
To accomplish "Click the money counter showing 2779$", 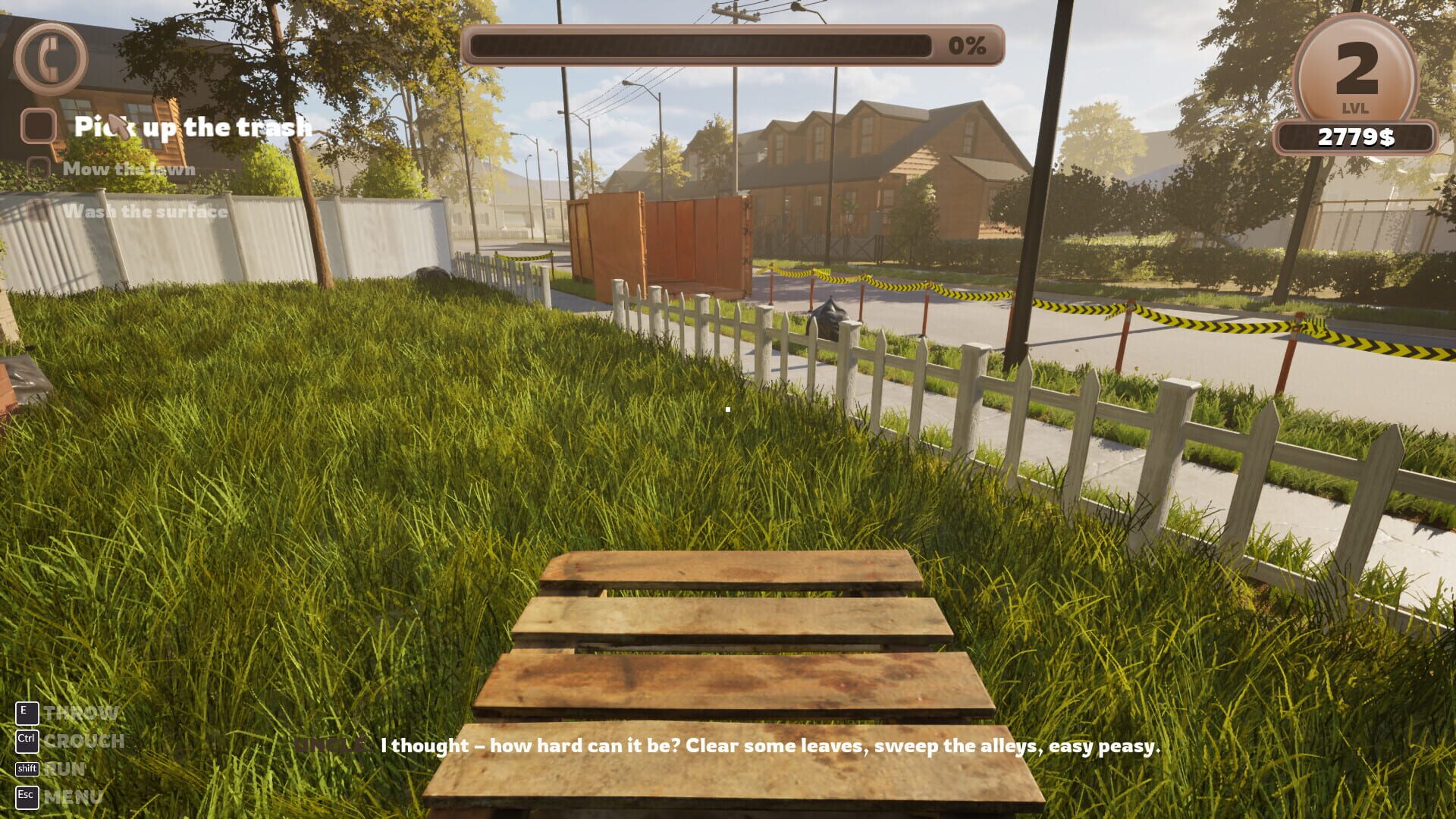I will [1357, 136].
